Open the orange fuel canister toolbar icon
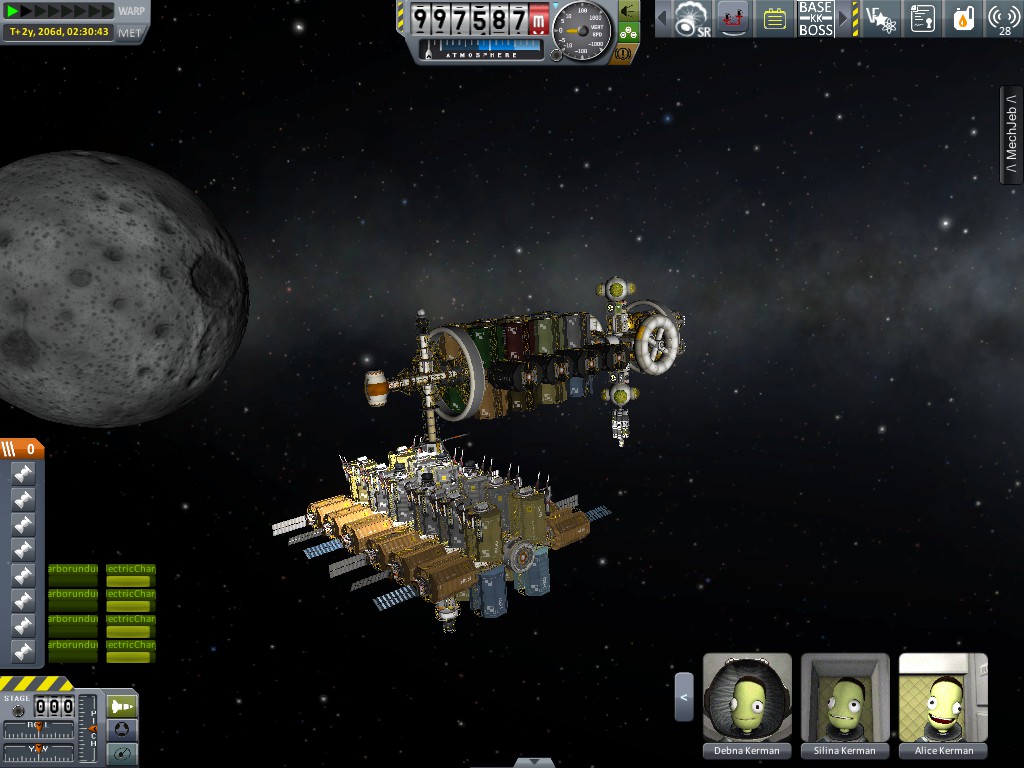 963,18
